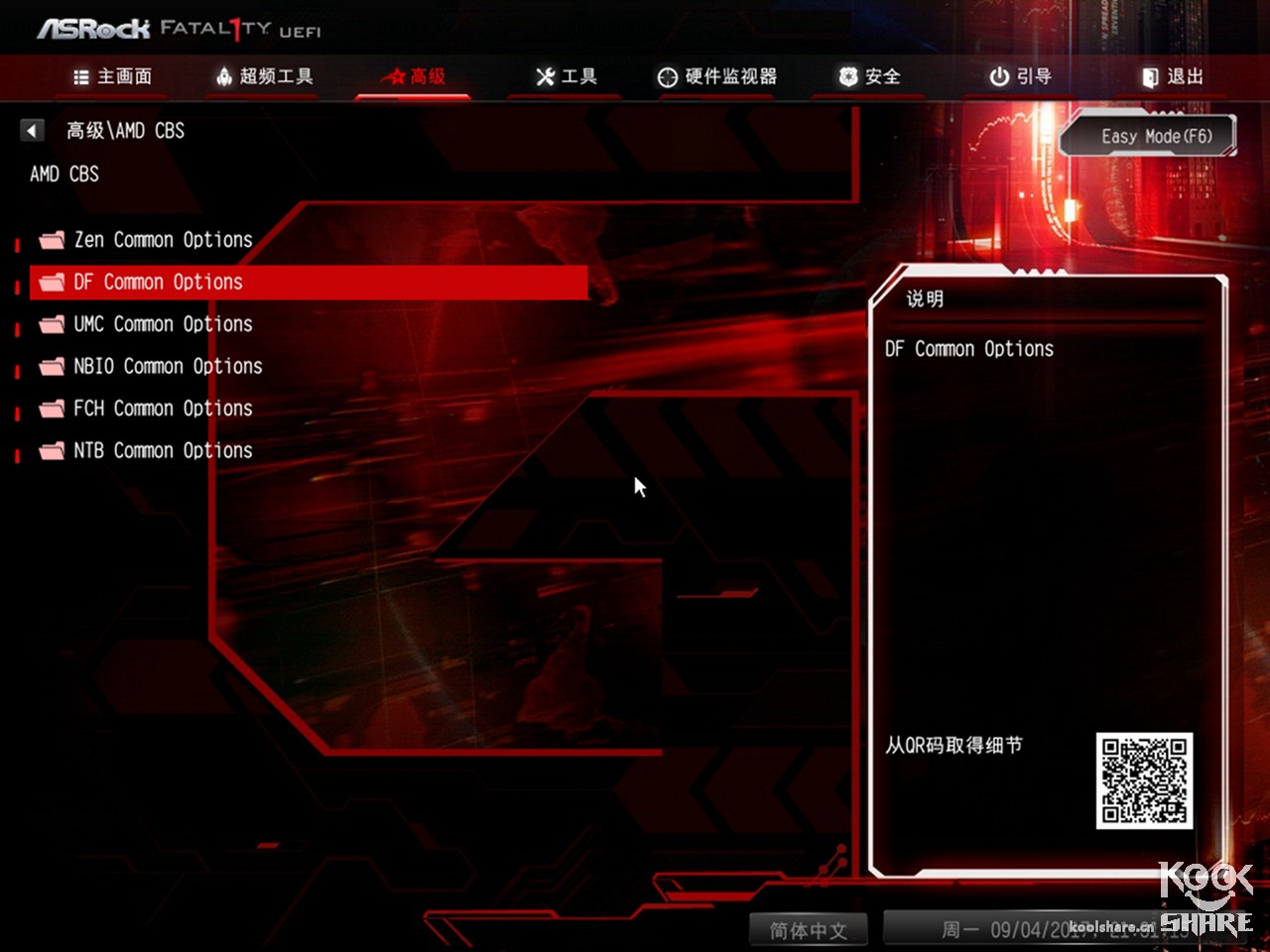This screenshot has width=1270, height=952.
Task: Open the UMC Common Options folder
Action: [x=162, y=323]
